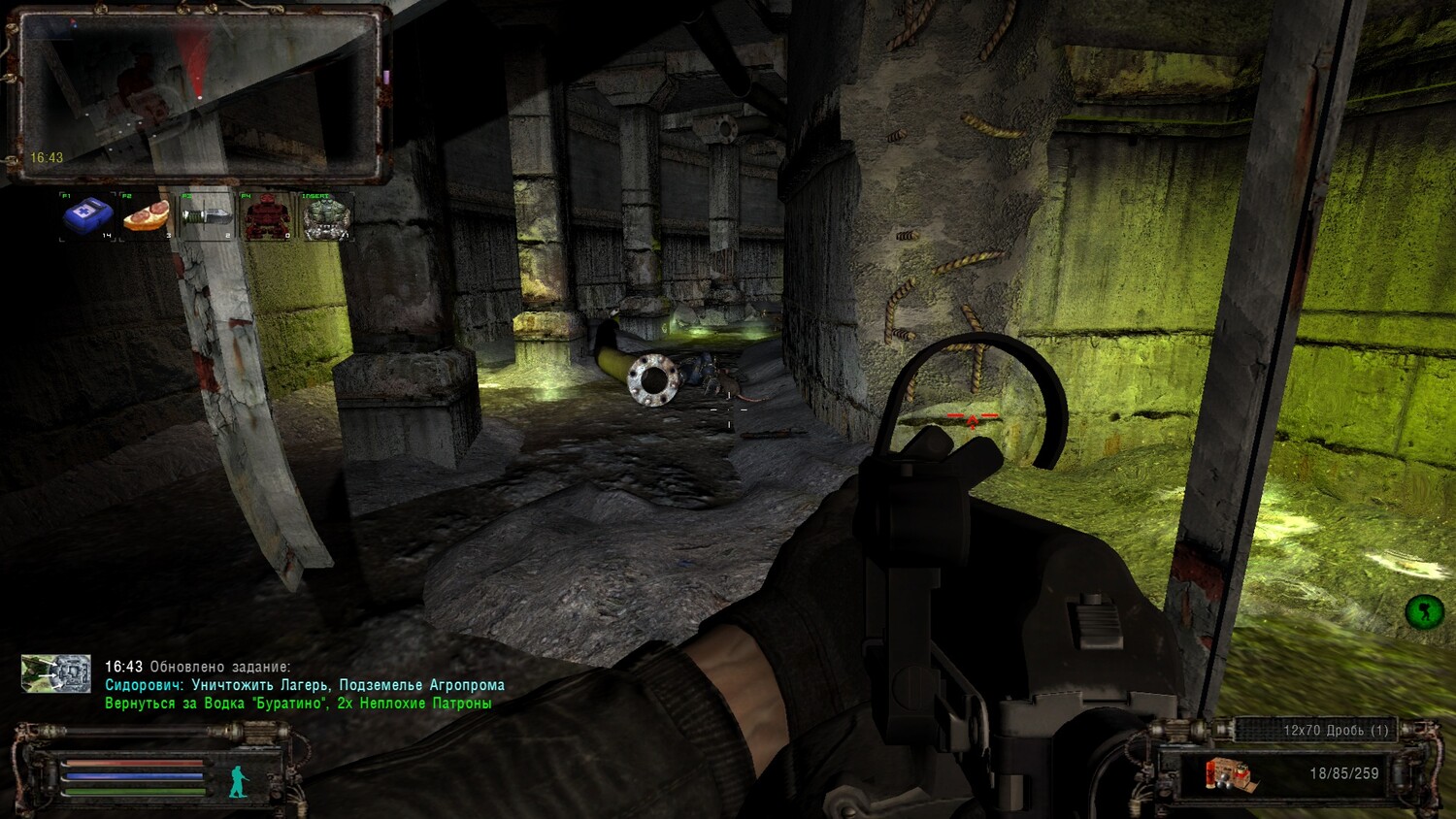Click the green backpack weight indicator icon
1456x819 pixels.
[x=1423, y=611]
